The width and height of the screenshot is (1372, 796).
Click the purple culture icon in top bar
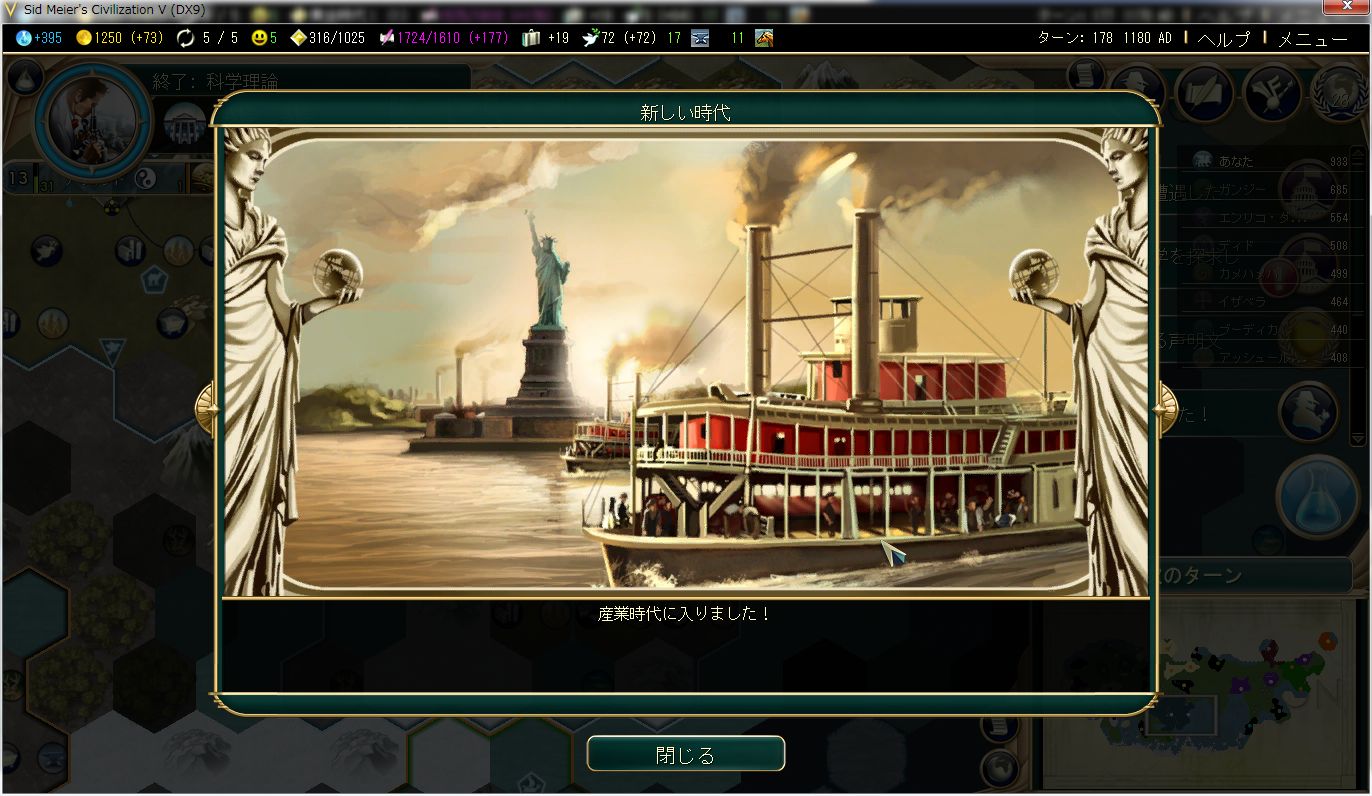[x=386, y=38]
